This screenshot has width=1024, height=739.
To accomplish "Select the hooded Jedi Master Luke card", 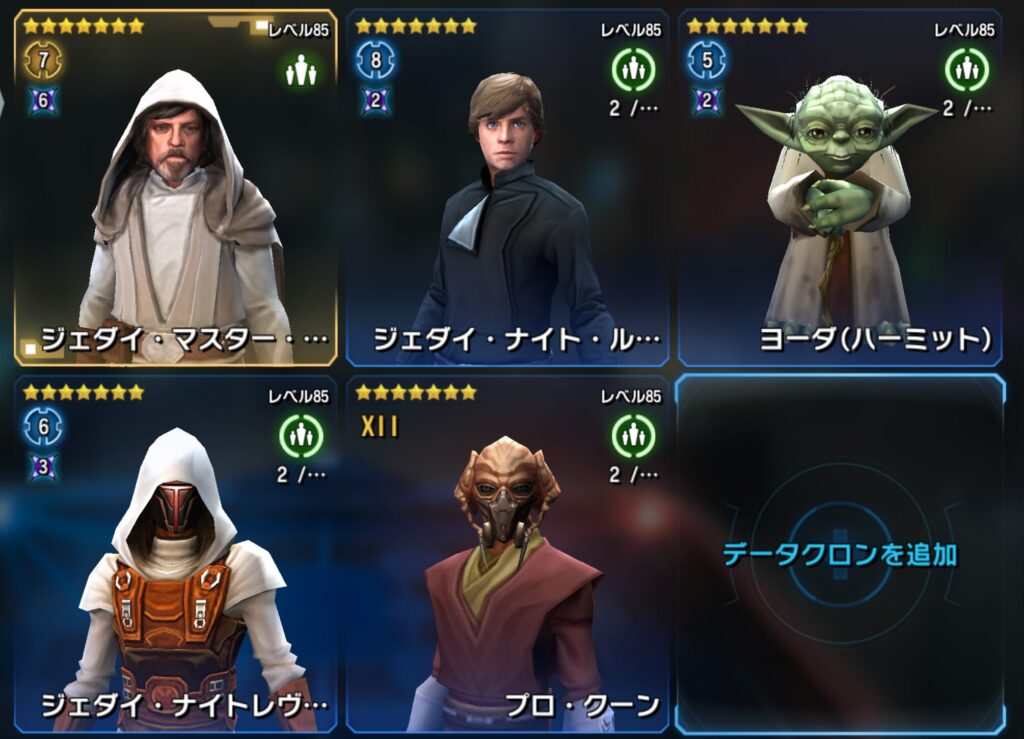I will tap(176, 190).
